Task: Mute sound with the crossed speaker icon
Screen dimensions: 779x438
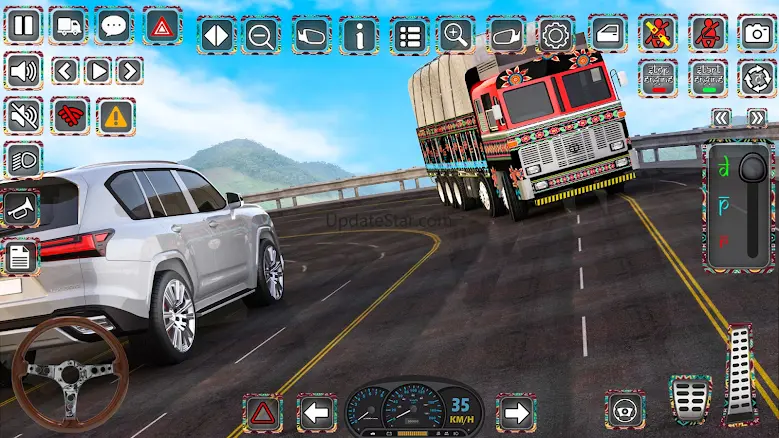Action: coord(23,116)
